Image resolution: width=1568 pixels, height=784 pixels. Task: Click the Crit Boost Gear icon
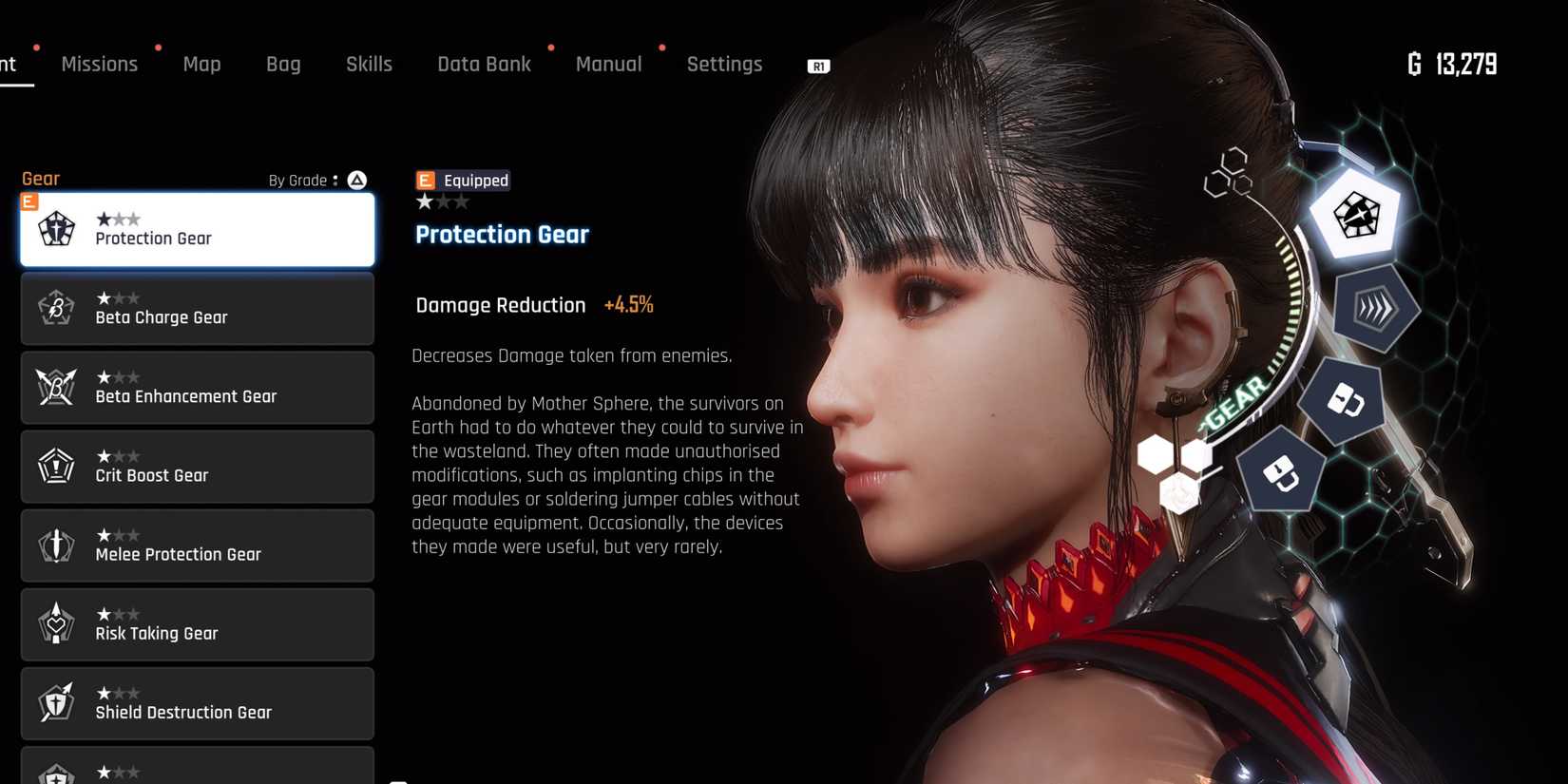(56, 466)
